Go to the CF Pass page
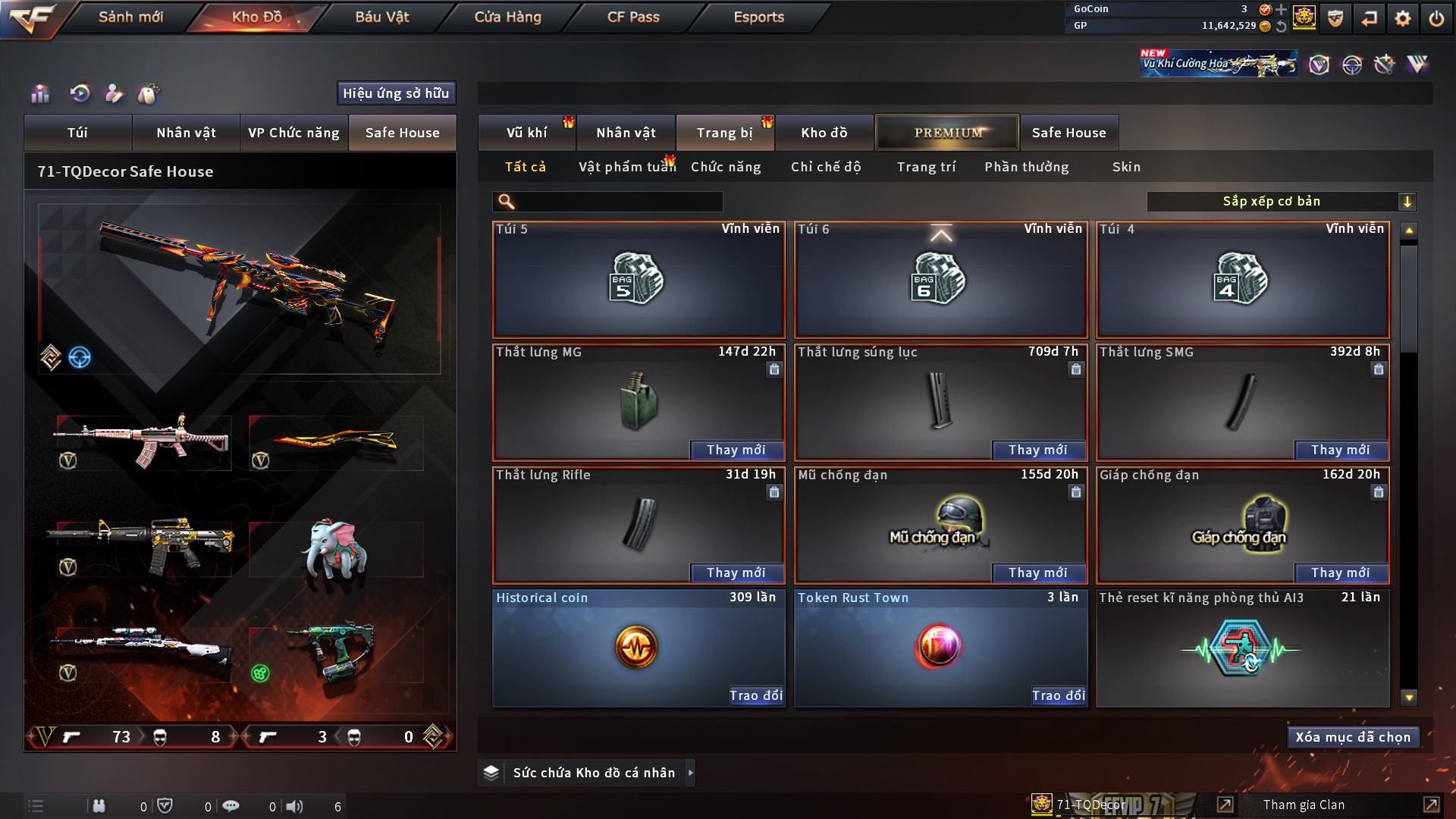Screen dimensions: 1456x819 tap(633, 17)
